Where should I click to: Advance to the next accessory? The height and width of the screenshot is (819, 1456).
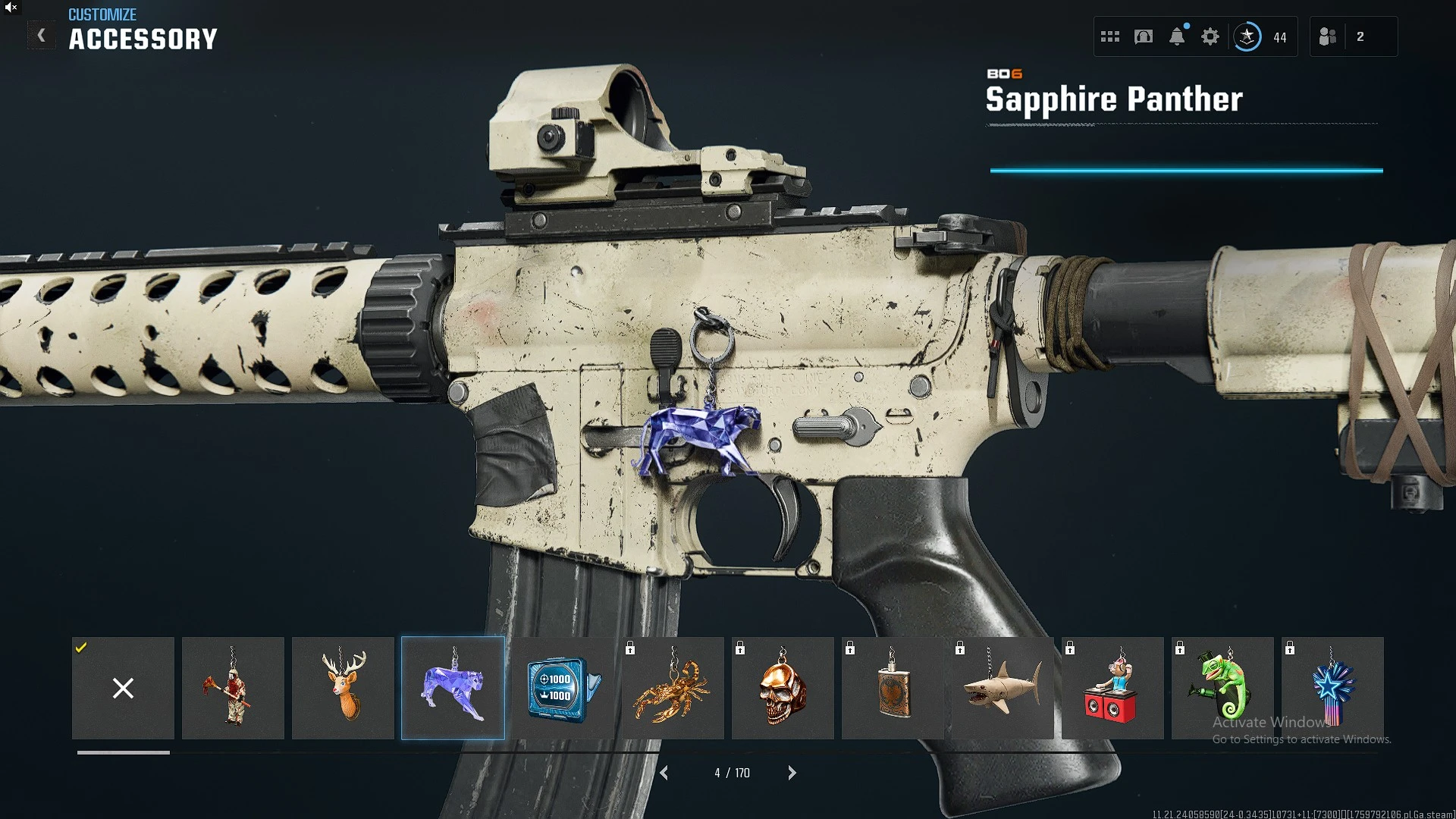click(x=792, y=773)
